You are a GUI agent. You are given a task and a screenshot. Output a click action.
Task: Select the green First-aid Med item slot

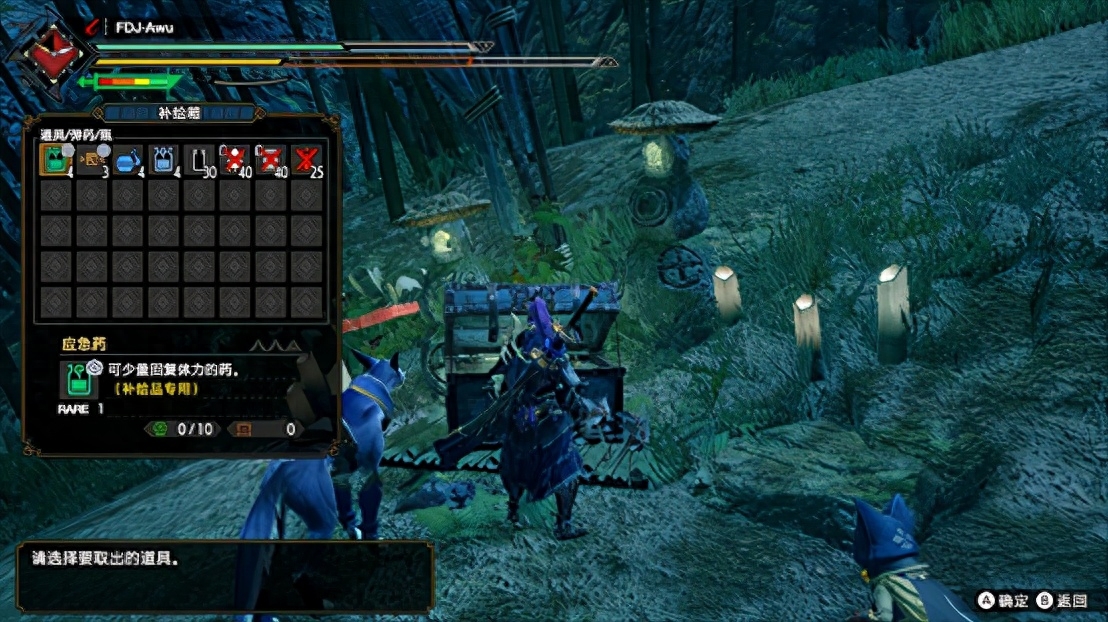point(54,161)
